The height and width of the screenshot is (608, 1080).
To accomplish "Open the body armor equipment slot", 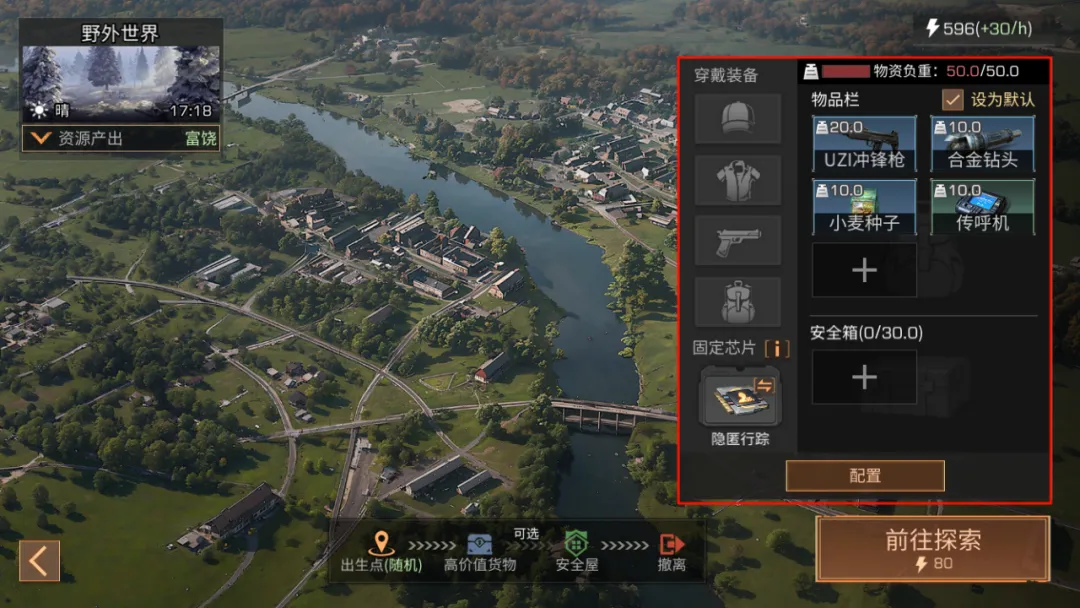I will 738,180.
